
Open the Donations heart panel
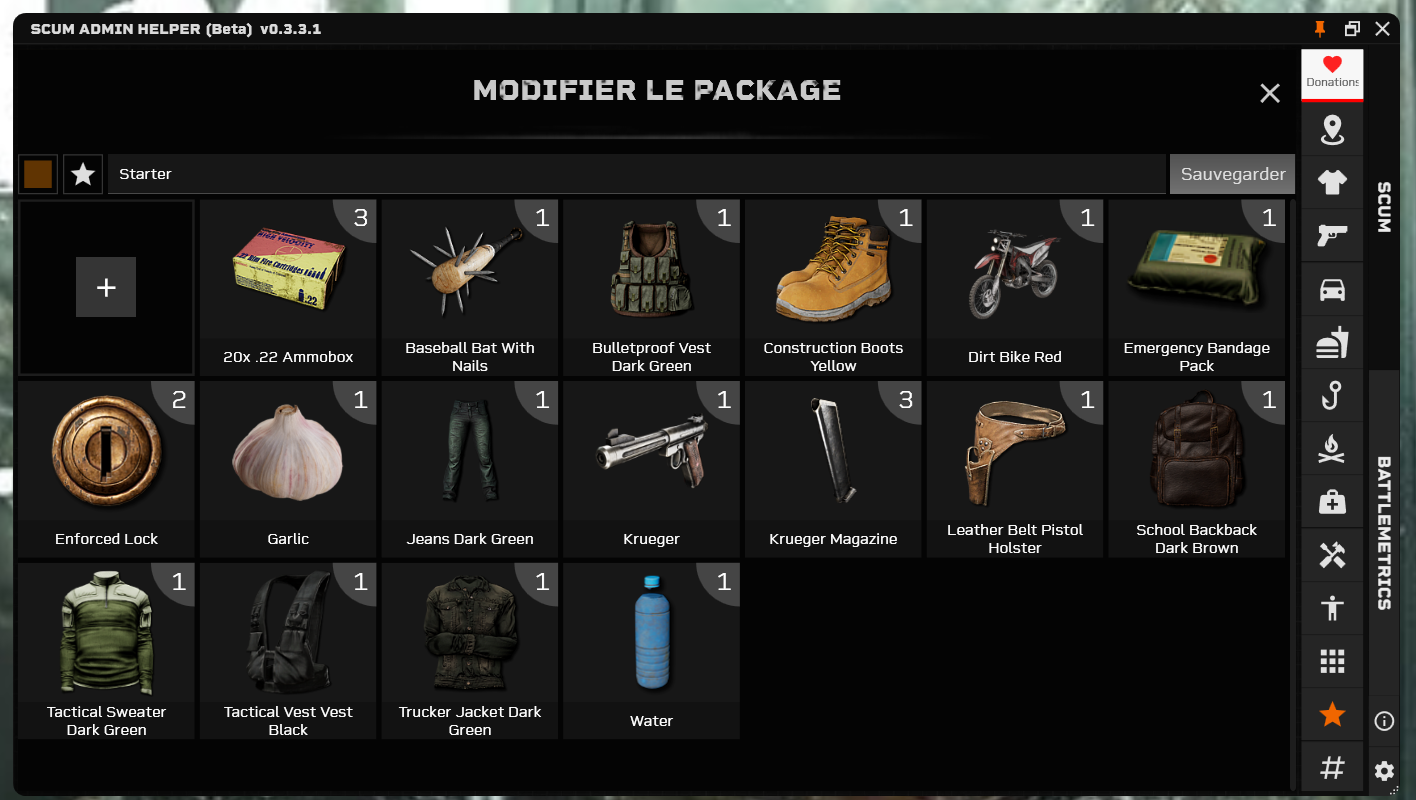click(x=1332, y=73)
